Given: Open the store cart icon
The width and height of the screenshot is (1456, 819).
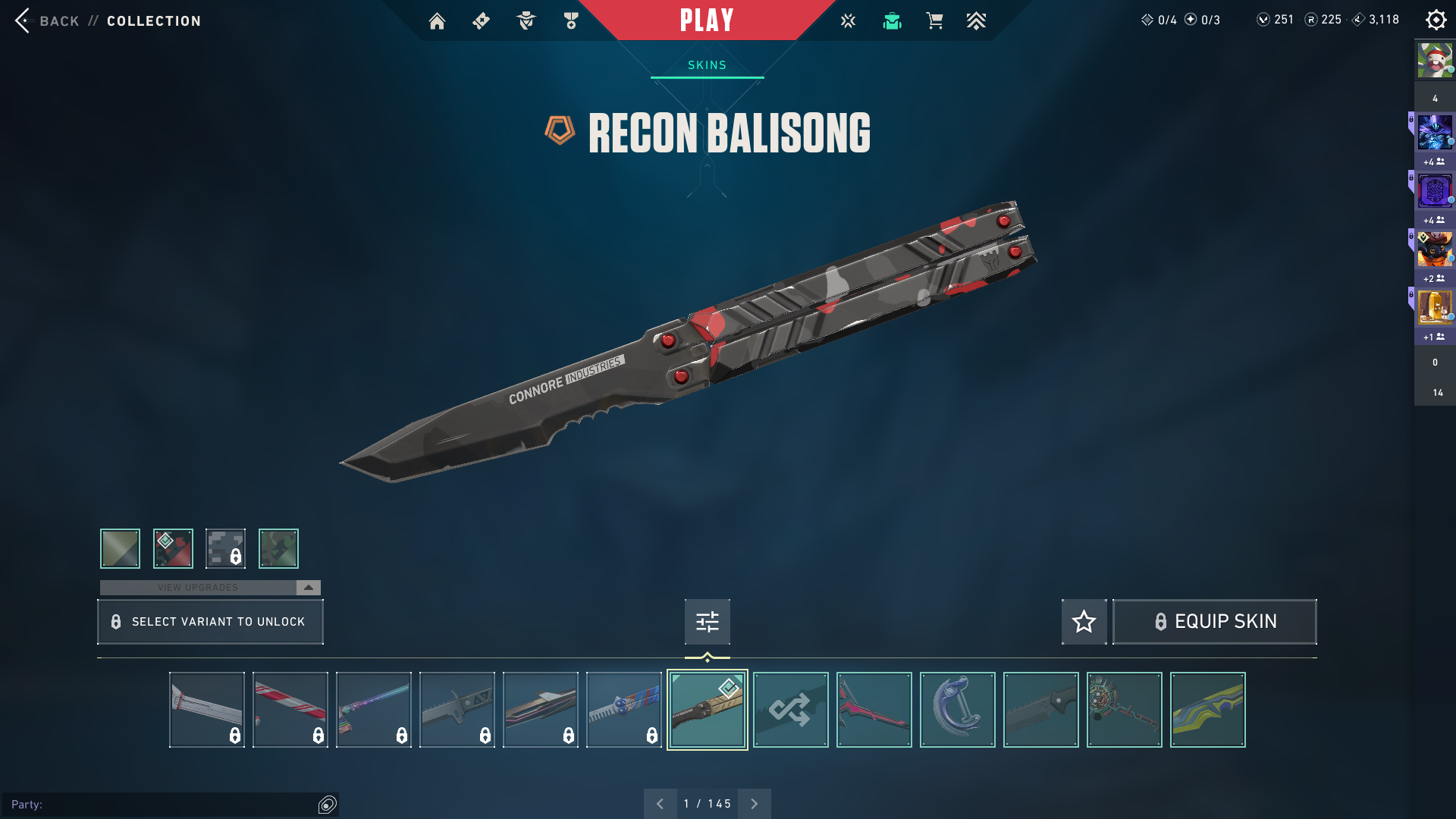Looking at the screenshot, I should (x=934, y=21).
